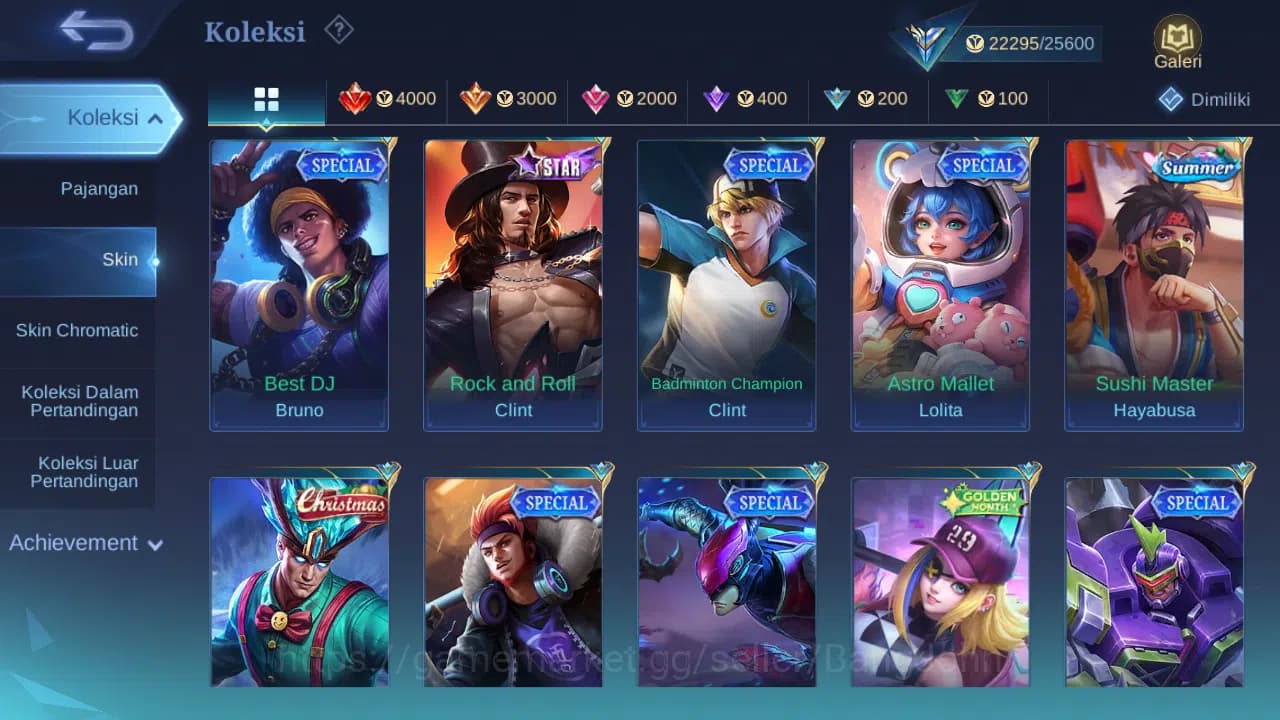Select the Best DJ Bruno skin card

point(299,283)
